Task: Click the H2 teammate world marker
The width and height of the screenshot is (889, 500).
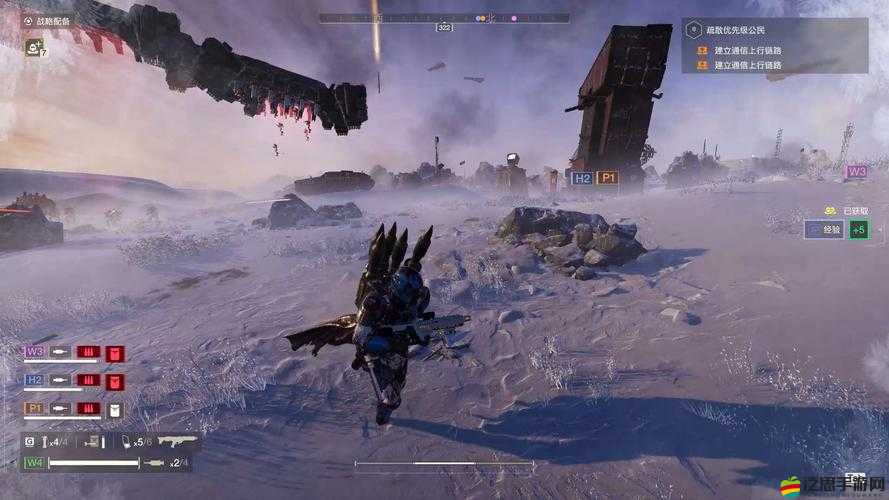Action: coord(581,178)
